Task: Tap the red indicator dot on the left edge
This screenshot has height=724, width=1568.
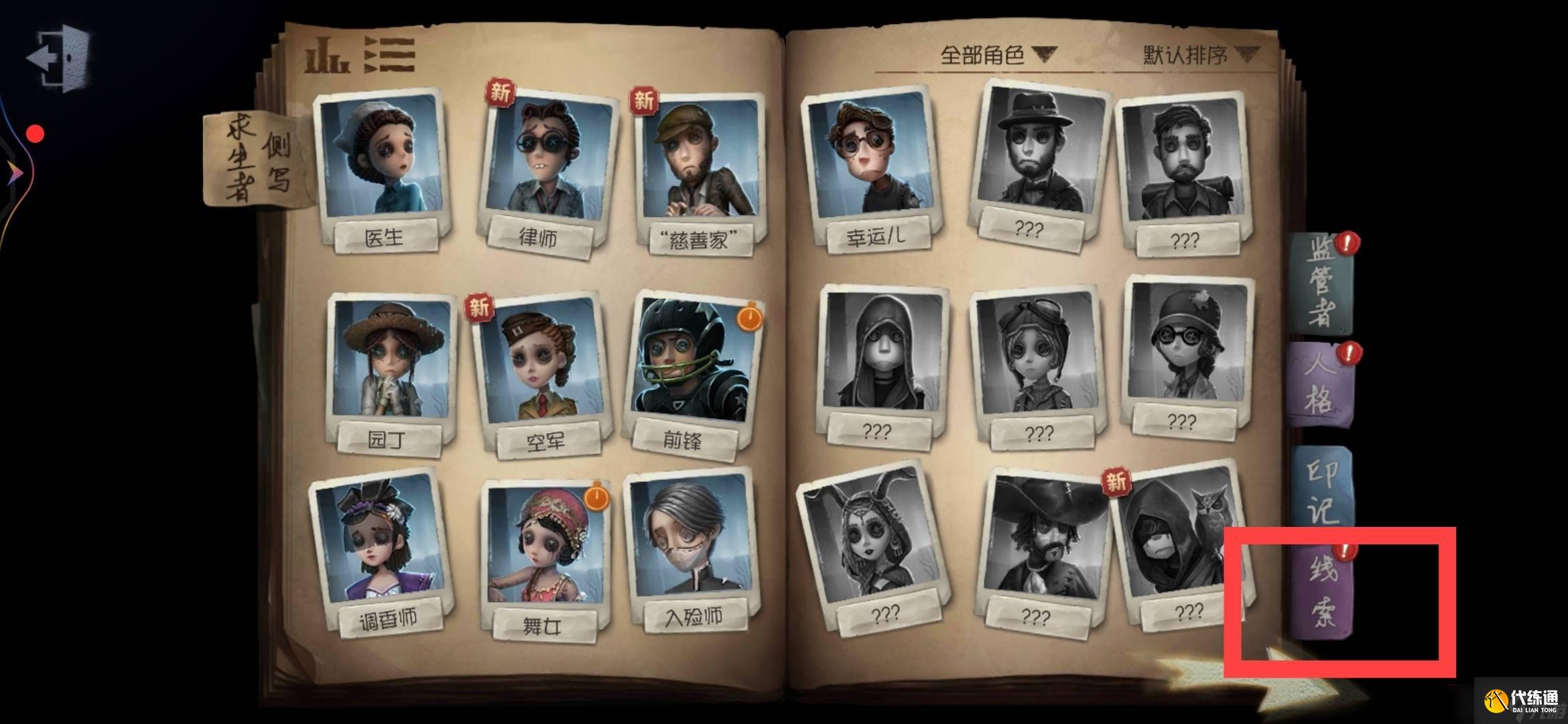Action: (x=34, y=133)
